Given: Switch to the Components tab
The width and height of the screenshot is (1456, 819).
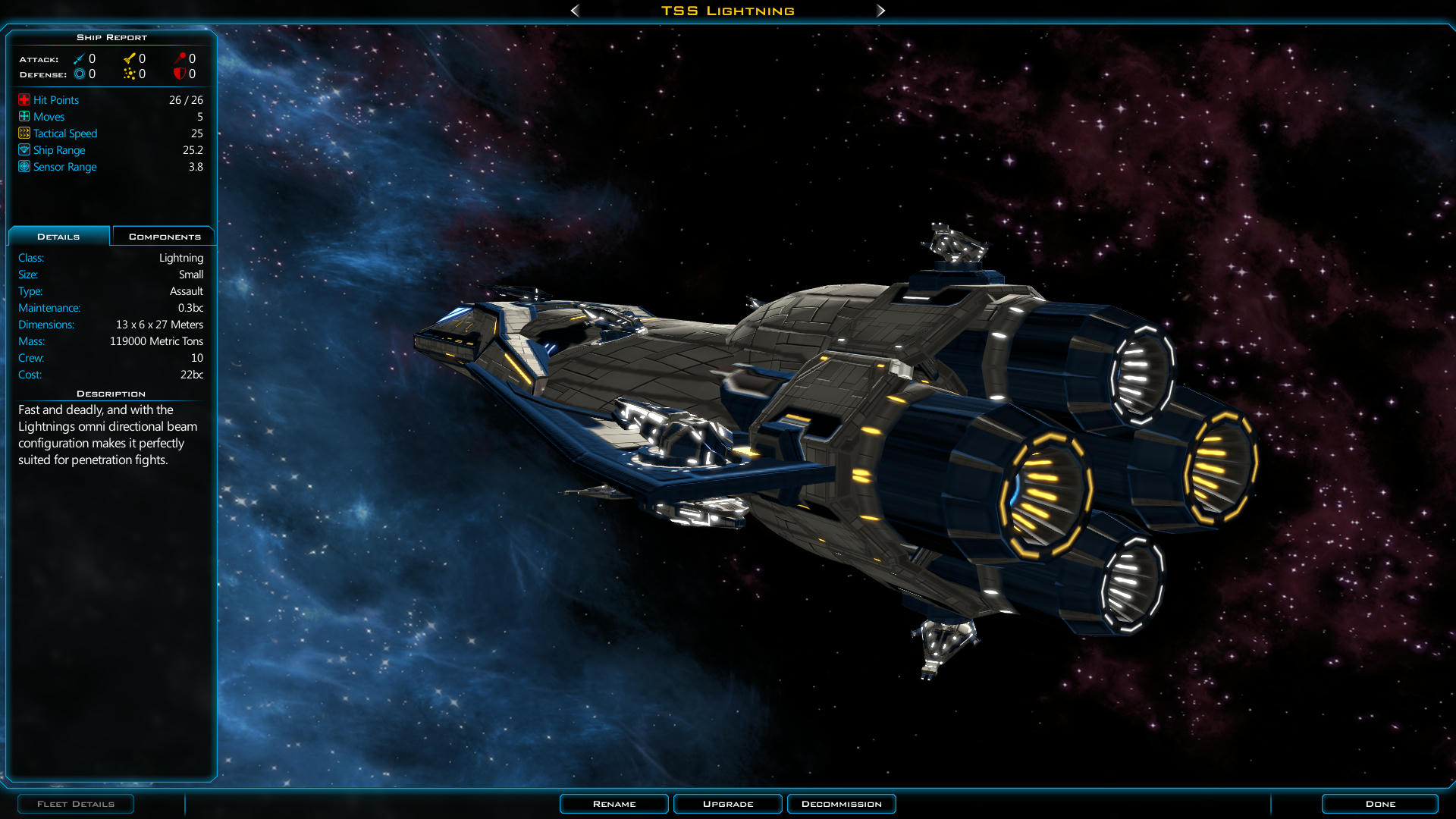Looking at the screenshot, I should click(164, 237).
